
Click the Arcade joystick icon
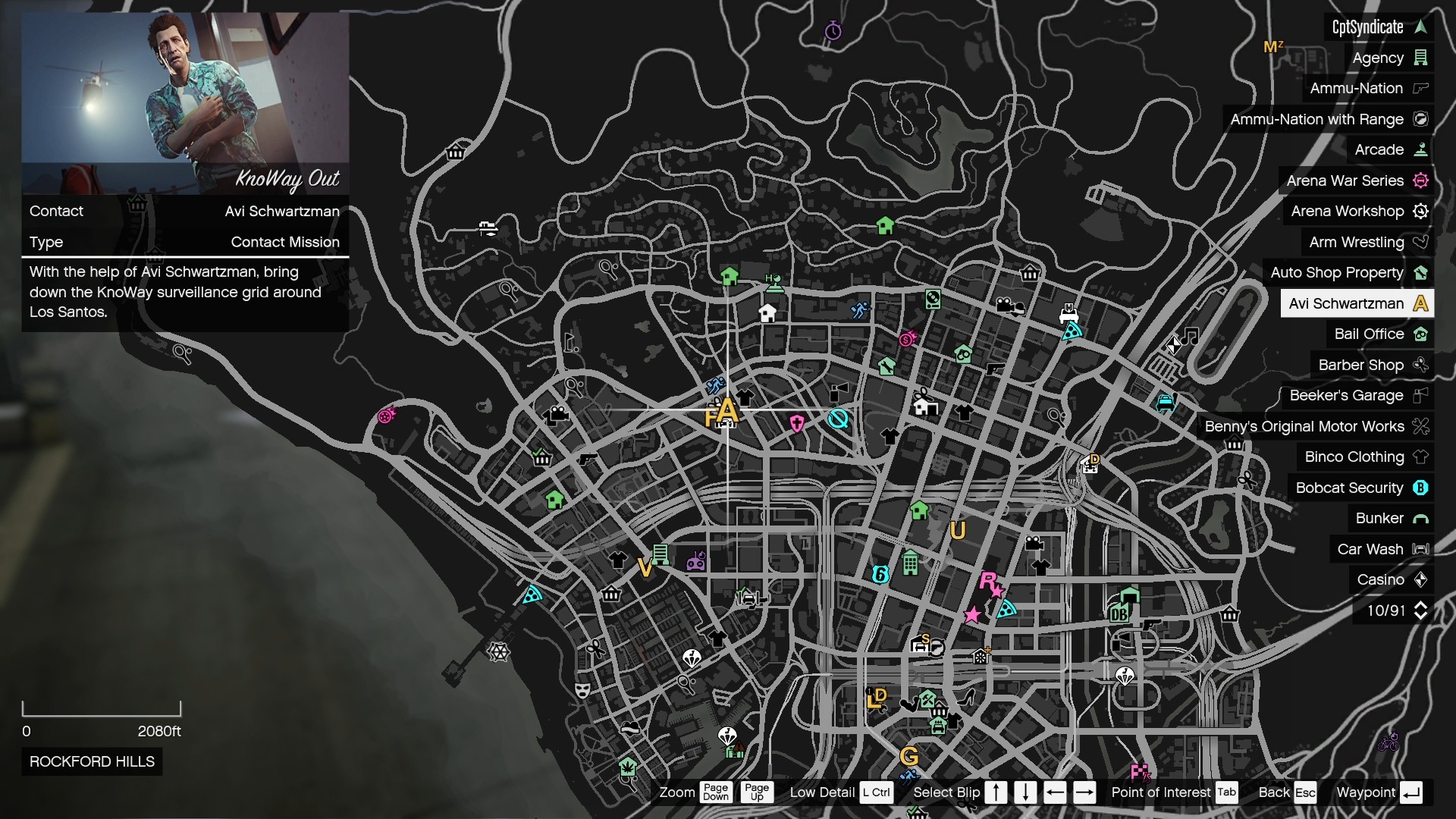[x=1421, y=149]
